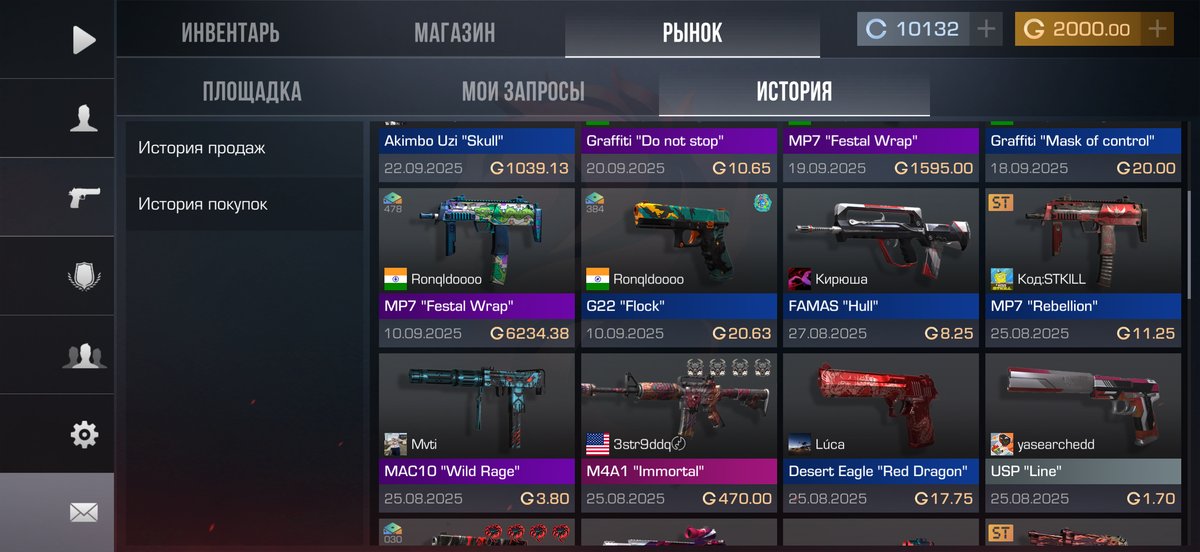Add gold with the plus button

coord(1157,29)
